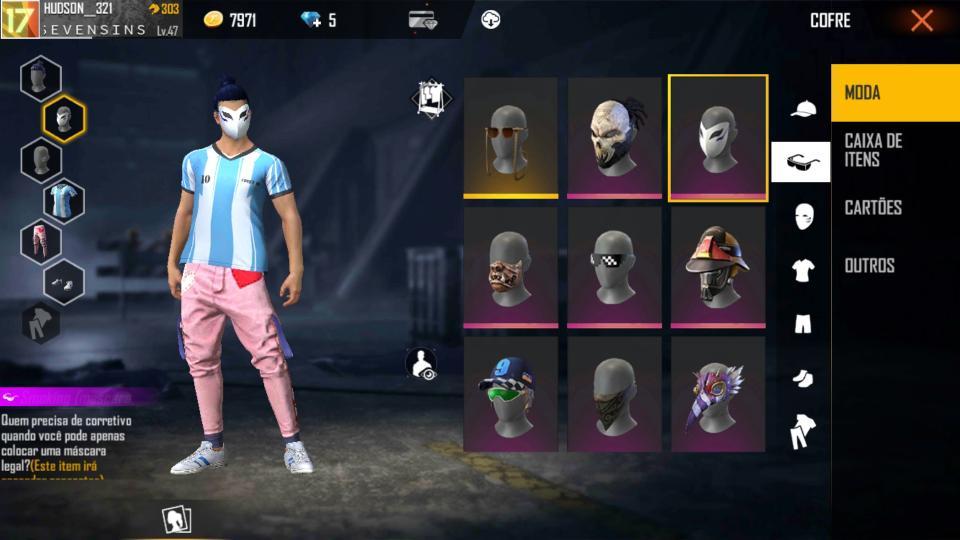Pick the blue cap with green goggles
The height and width of the screenshot is (540, 960).
(x=510, y=394)
